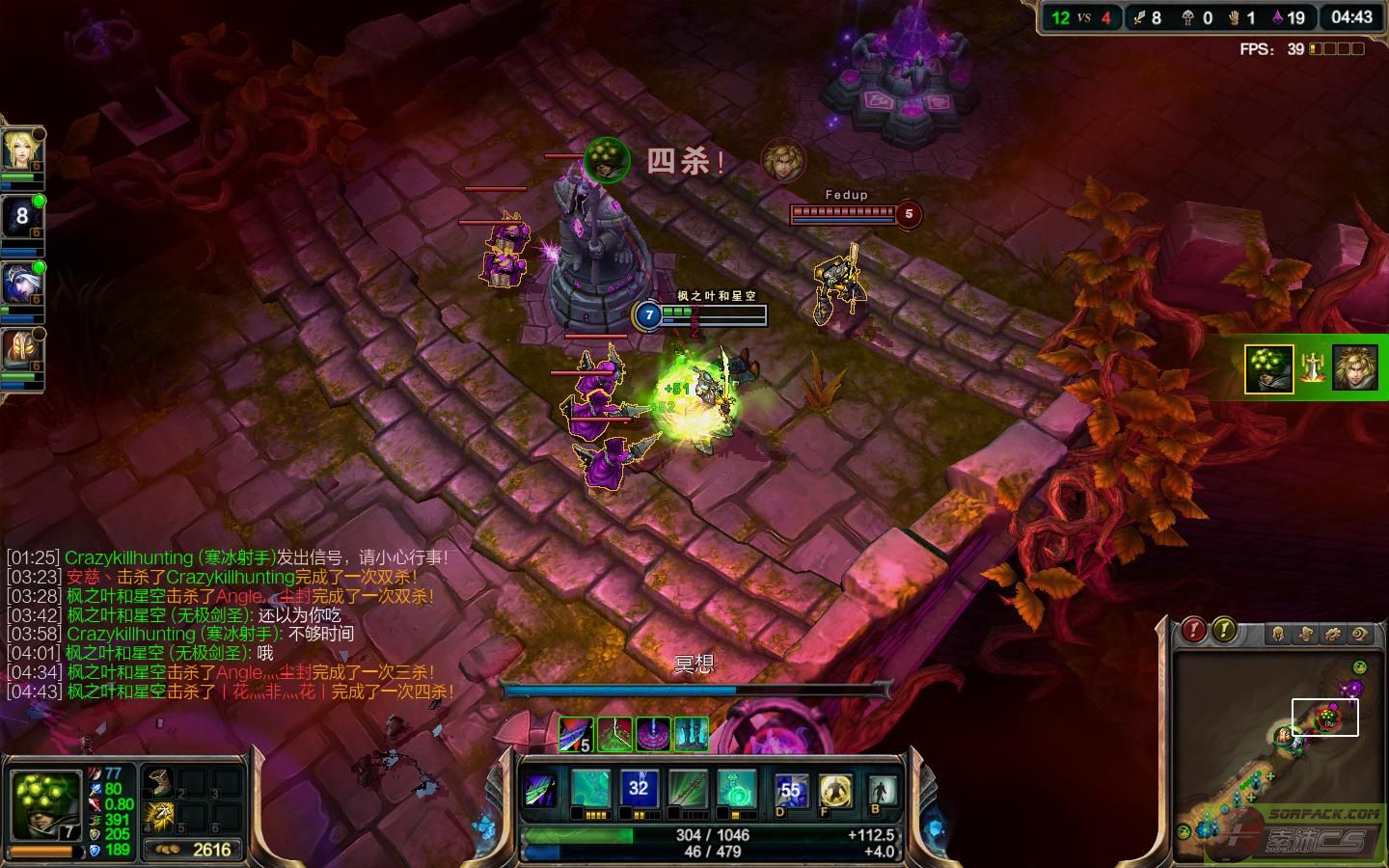Click the Recall button marked B
The image size is (1389, 868).
pyautogui.click(x=879, y=792)
